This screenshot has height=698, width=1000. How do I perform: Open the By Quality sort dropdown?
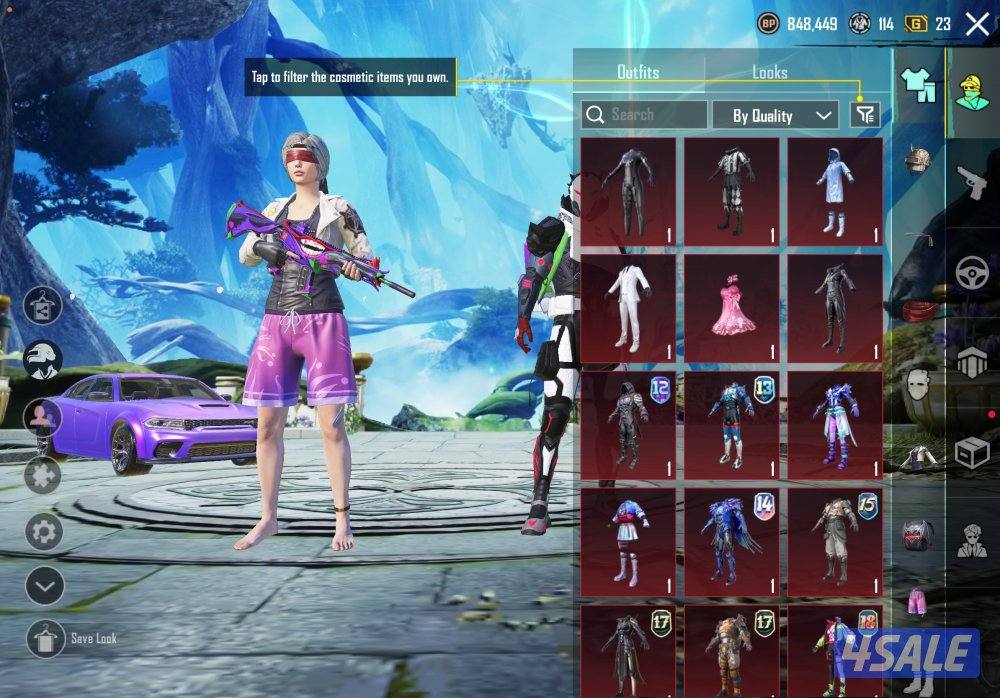click(x=775, y=115)
